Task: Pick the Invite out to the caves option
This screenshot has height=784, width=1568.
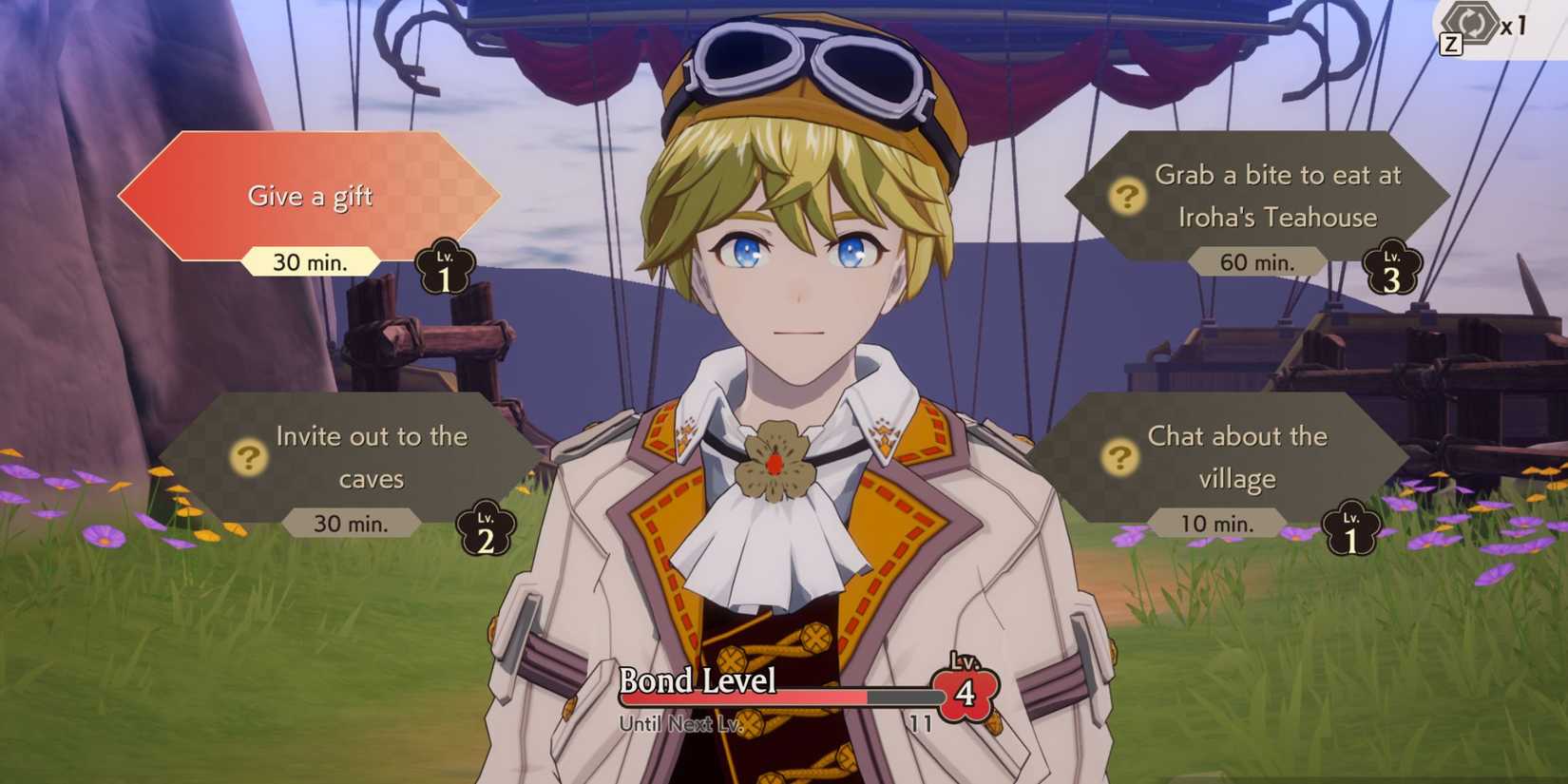Action: (x=371, y=457)
